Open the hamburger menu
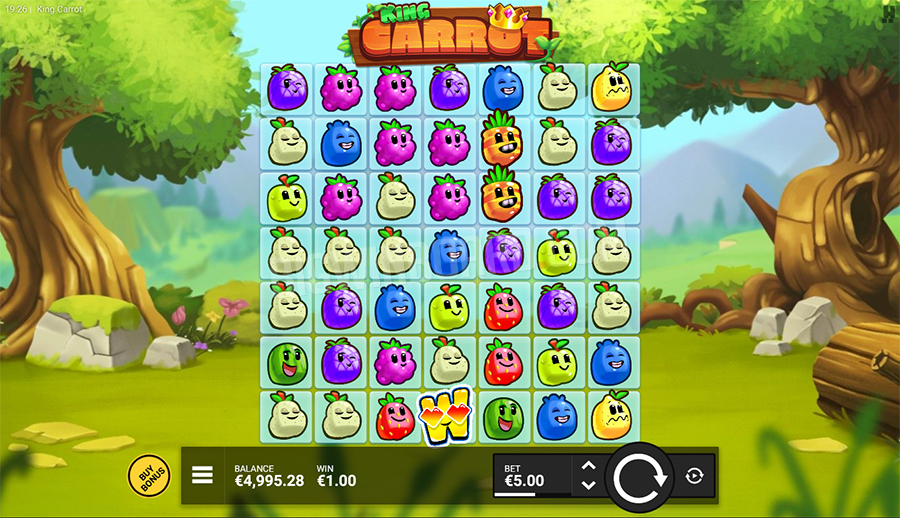This screenshot has width=900, height=518. click(203, 475)
